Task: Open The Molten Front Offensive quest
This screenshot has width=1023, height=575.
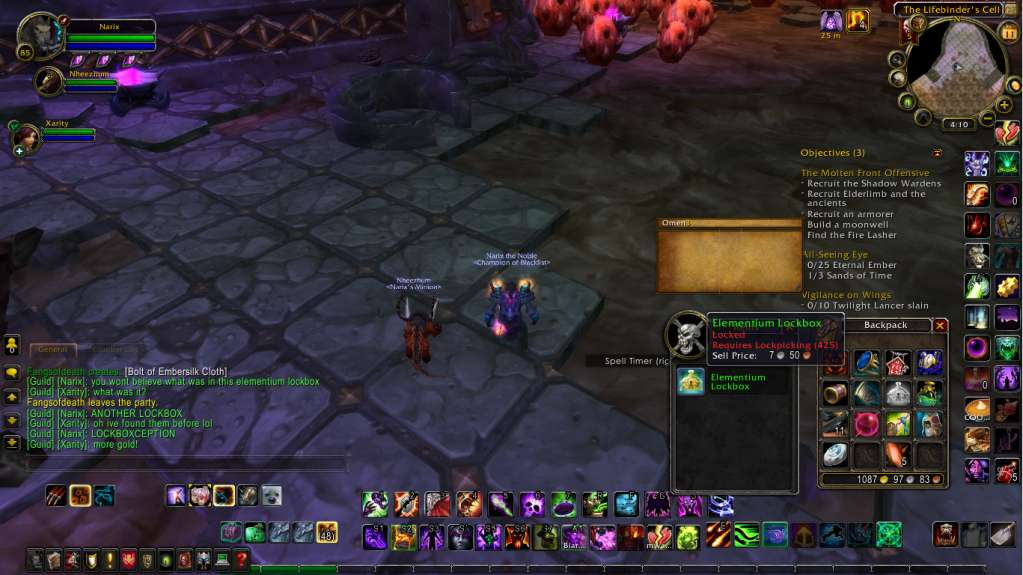Action: pyautogui.click(x=865, y=173)
